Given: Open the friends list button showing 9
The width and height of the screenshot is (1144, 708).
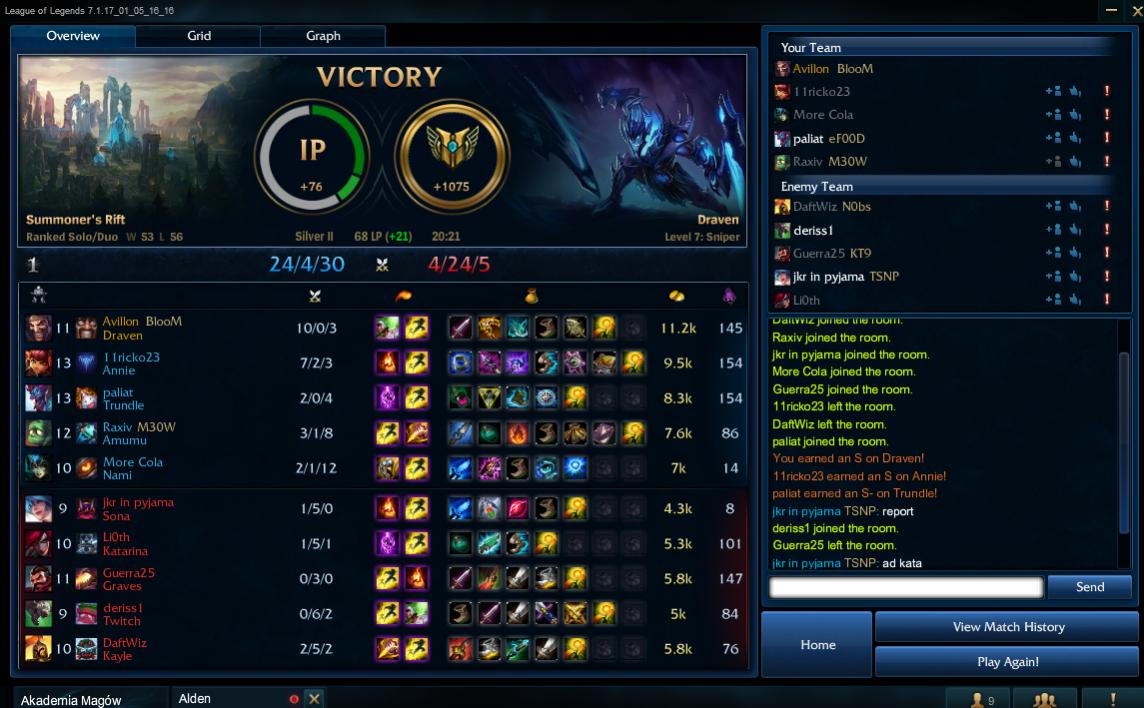Looking at the screenshot, I should coord(977,699).
